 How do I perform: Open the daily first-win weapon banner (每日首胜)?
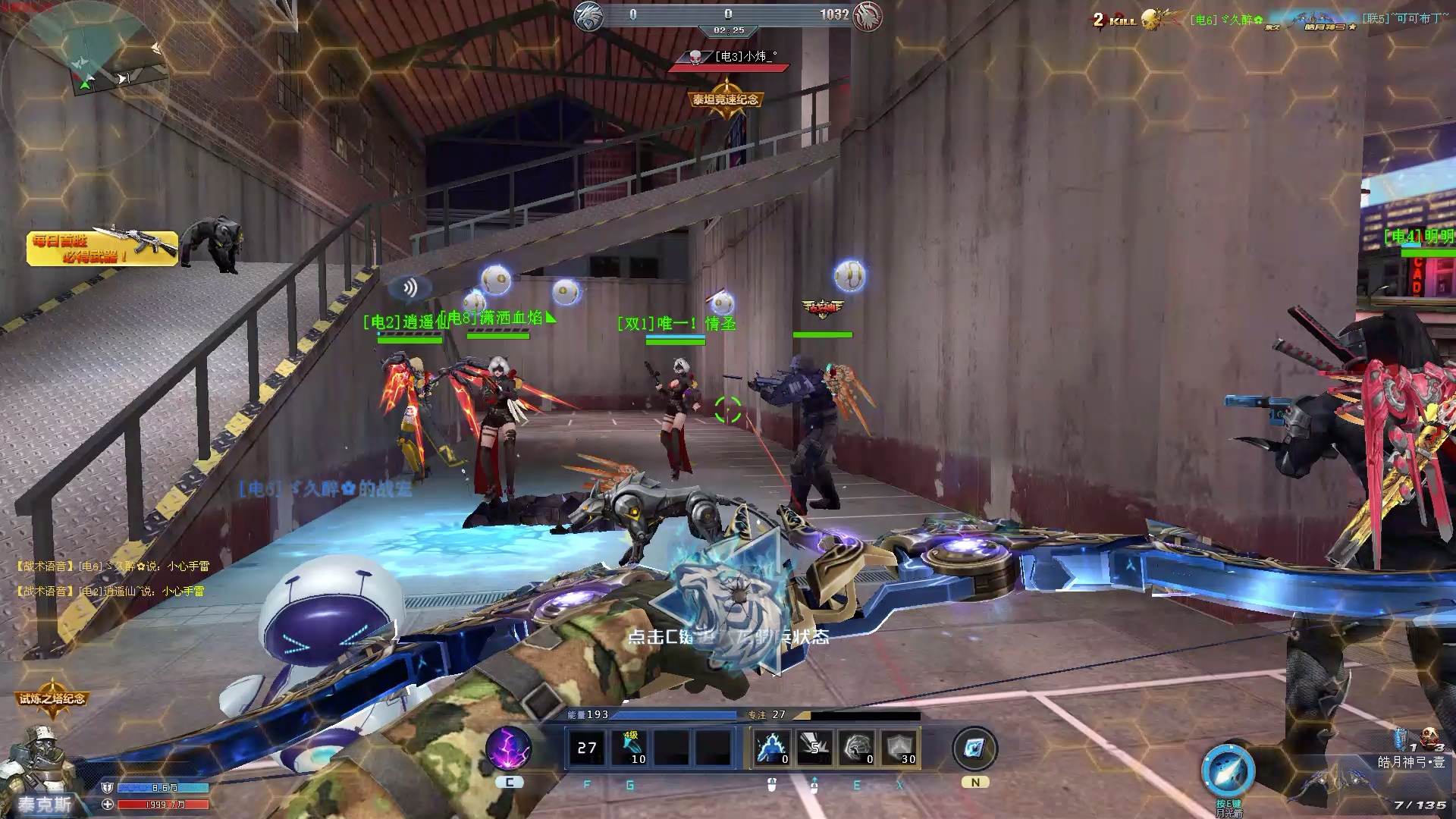coord(102,248)
